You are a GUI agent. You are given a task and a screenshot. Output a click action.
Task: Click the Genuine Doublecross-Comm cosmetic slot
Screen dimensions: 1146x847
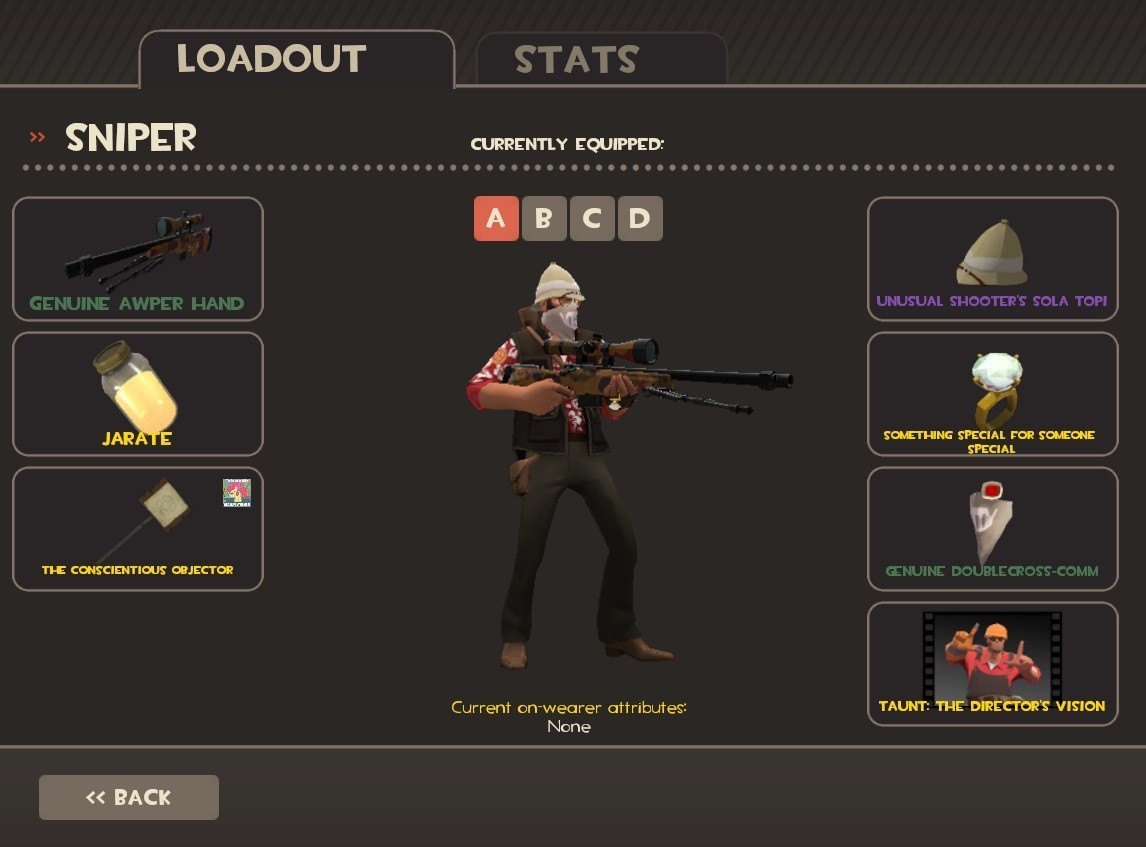(x=992, y=529)
